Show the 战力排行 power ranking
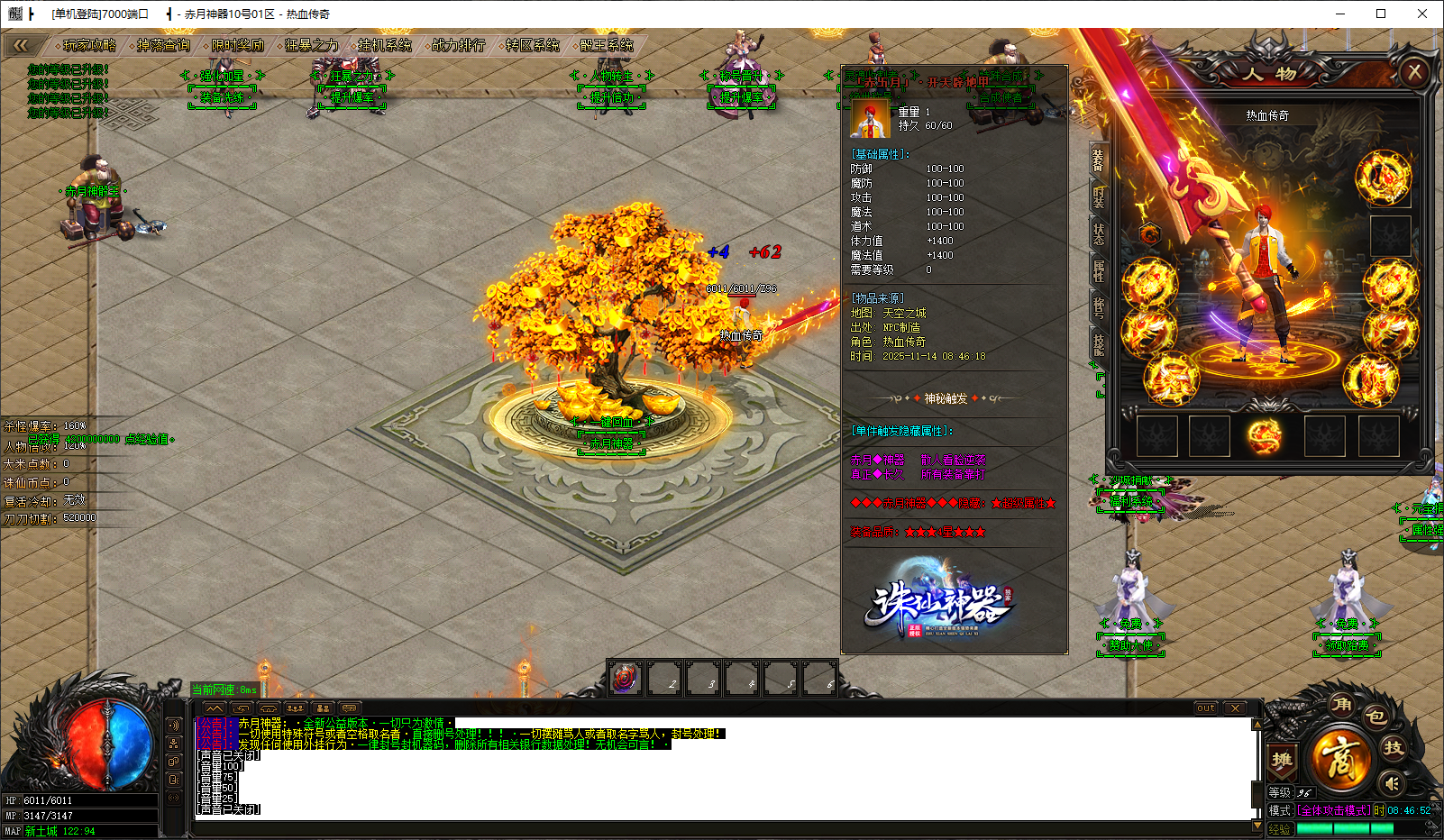 [x=458, y=45]
